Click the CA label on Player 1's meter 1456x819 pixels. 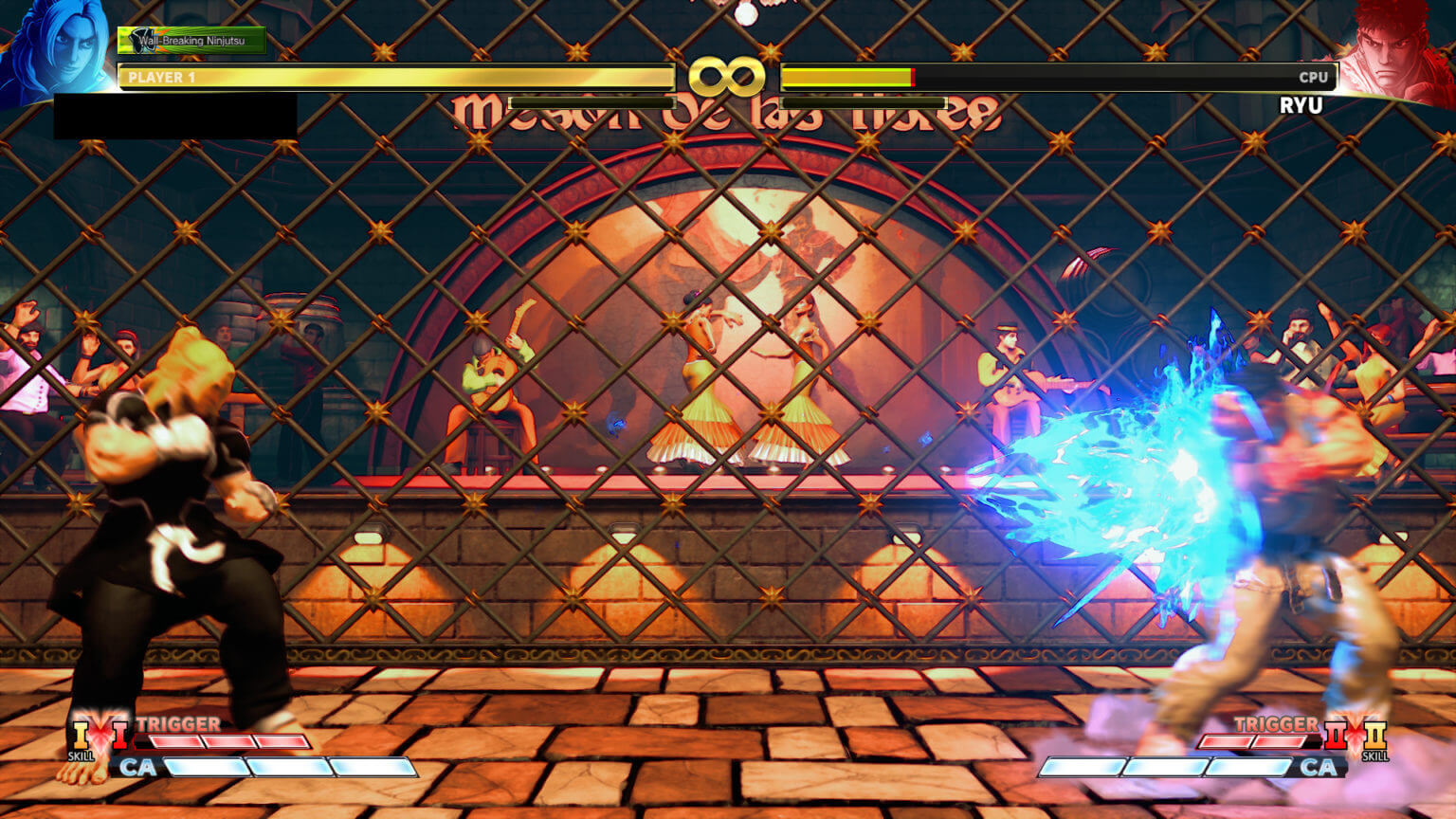click(x=142, y=768)
